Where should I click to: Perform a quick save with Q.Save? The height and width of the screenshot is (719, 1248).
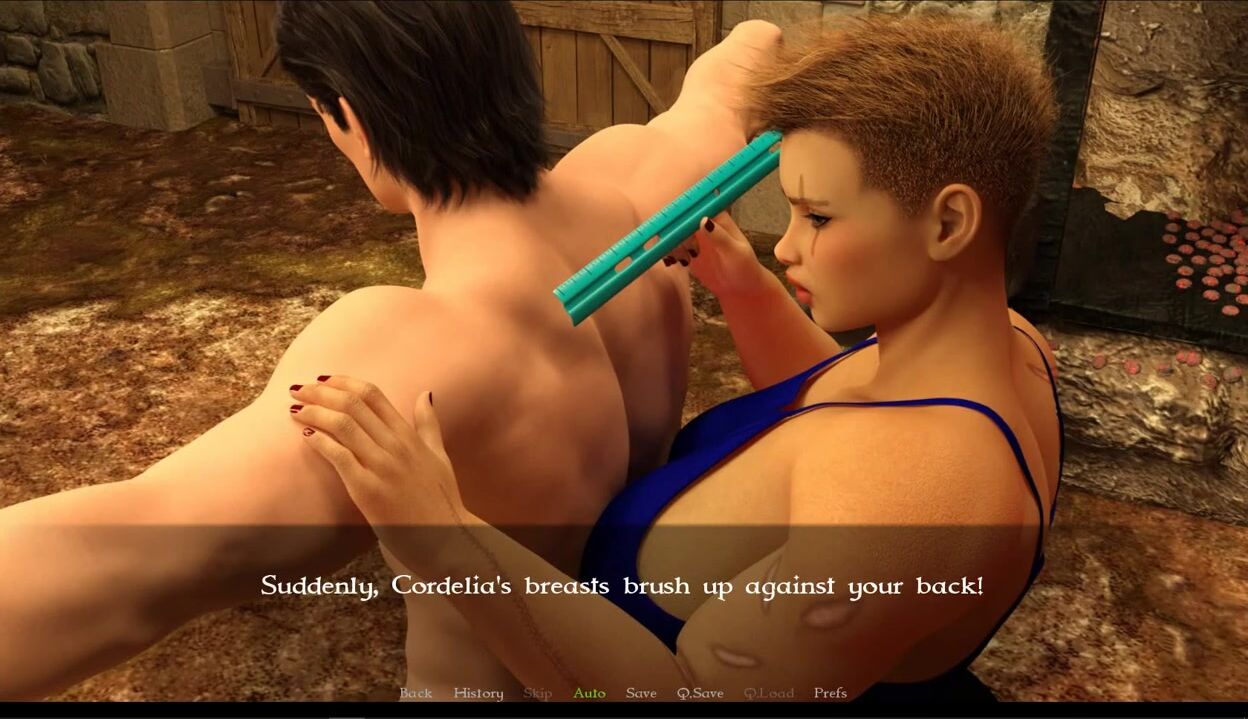(700, 693)
